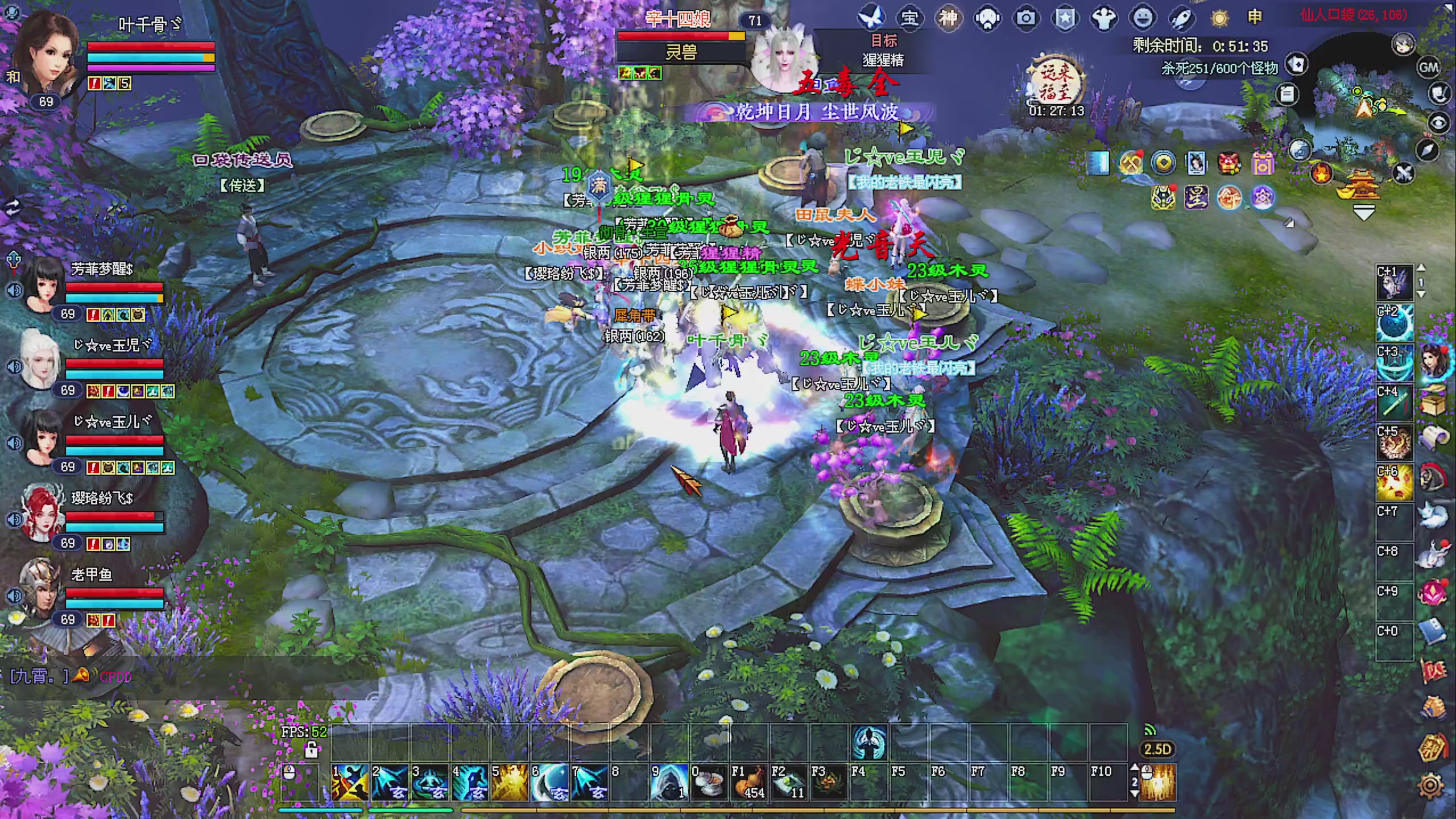This screenshot has height=819, width=1456.
Task: Activate the C+6 yellow petals skill
Action: pyautogui.click(x=1394, y=482)
